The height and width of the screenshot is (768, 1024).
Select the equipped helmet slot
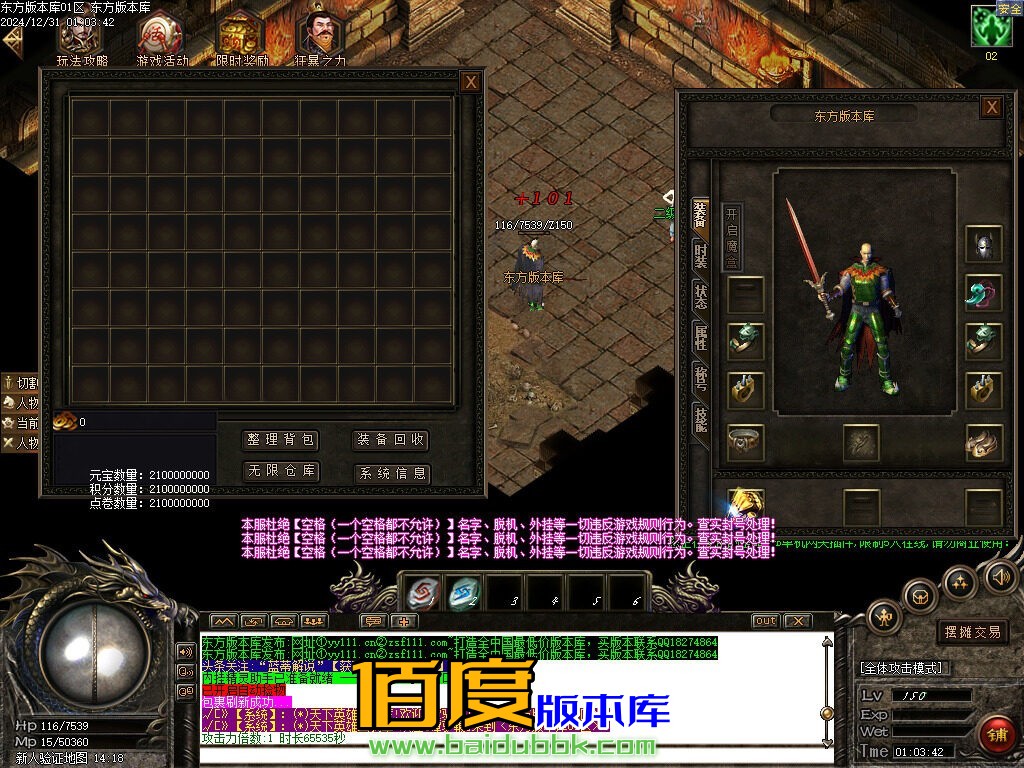point(984,245)
